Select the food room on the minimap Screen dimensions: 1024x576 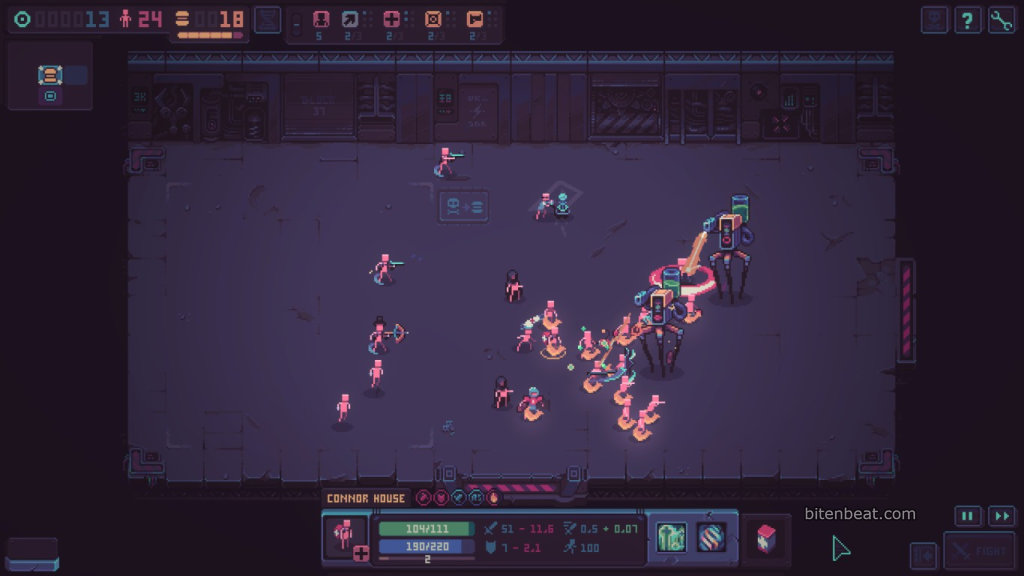[x=49, y=76]
